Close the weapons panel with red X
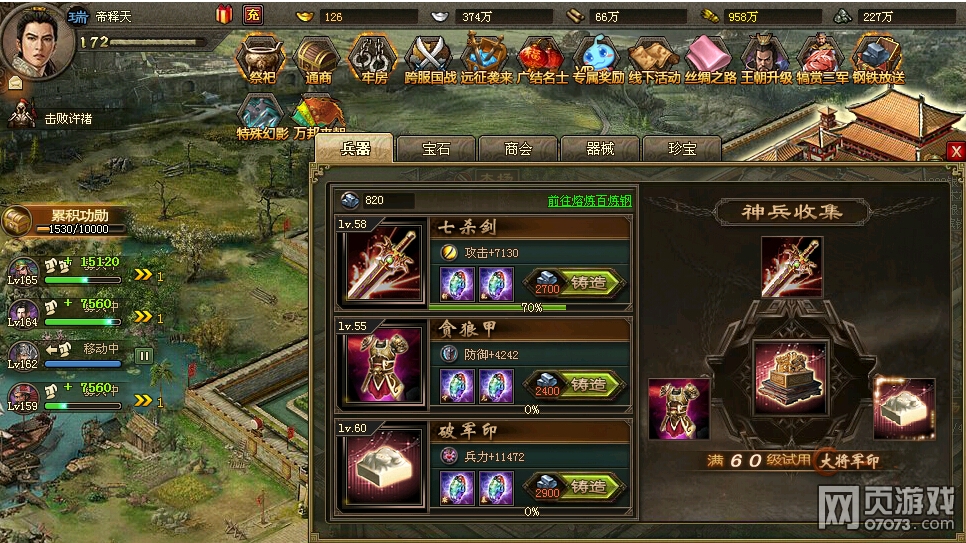The image size is (966, 543). [x=956, y=151]
